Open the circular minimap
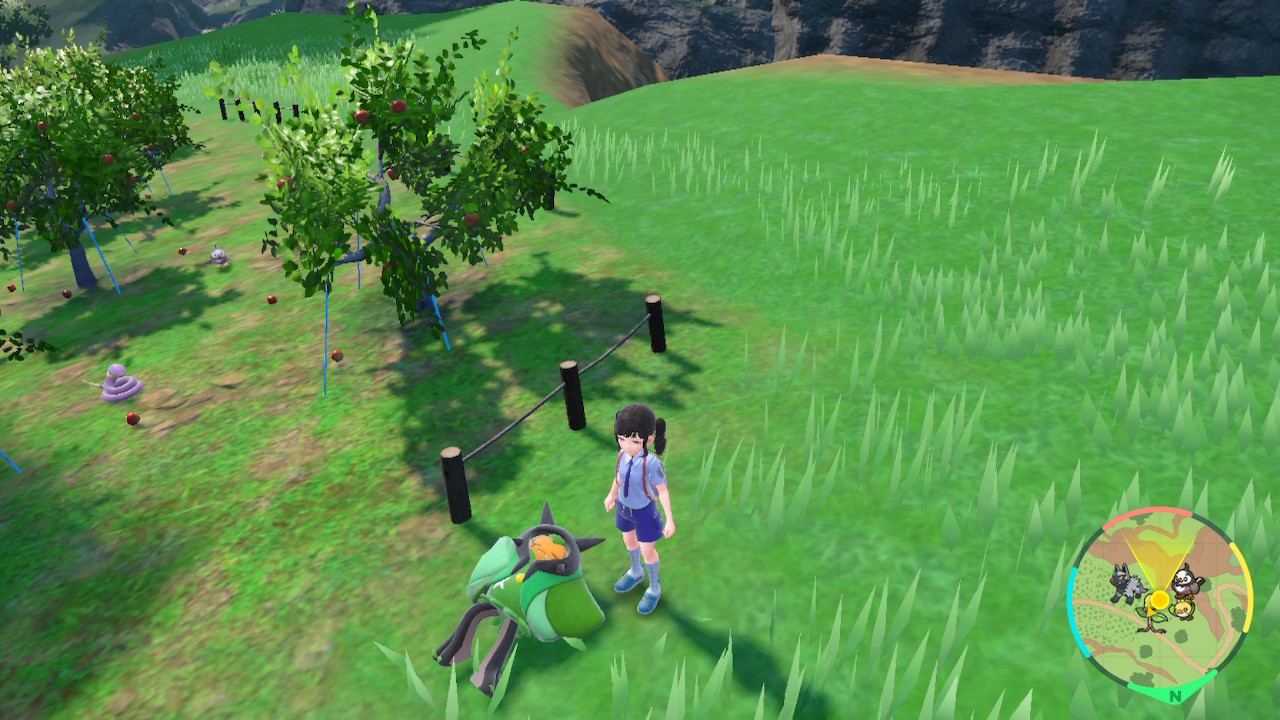Viewport: 1280px width, 720px height. pyautogui.click(x=1160, y=602)
